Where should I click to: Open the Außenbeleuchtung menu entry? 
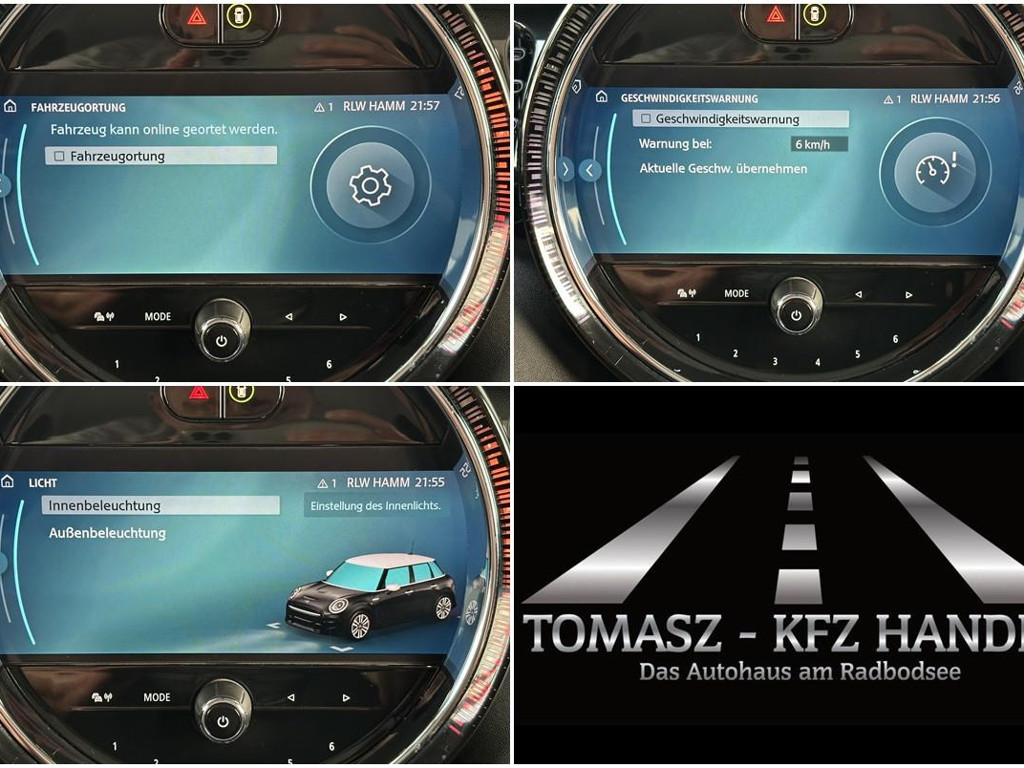tap(107, 534)
